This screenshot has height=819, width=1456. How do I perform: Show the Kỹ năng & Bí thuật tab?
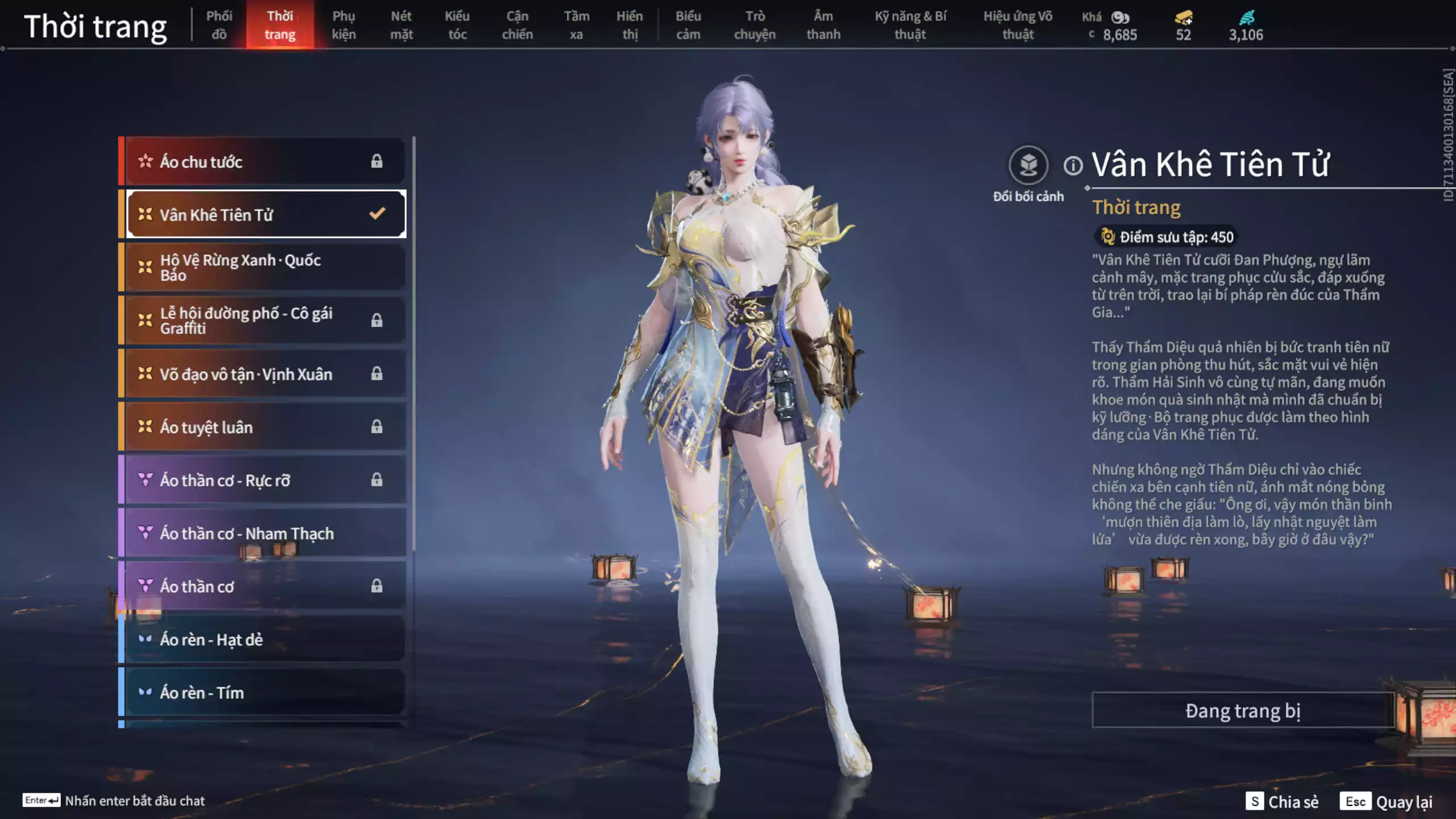tap(910, 25)
